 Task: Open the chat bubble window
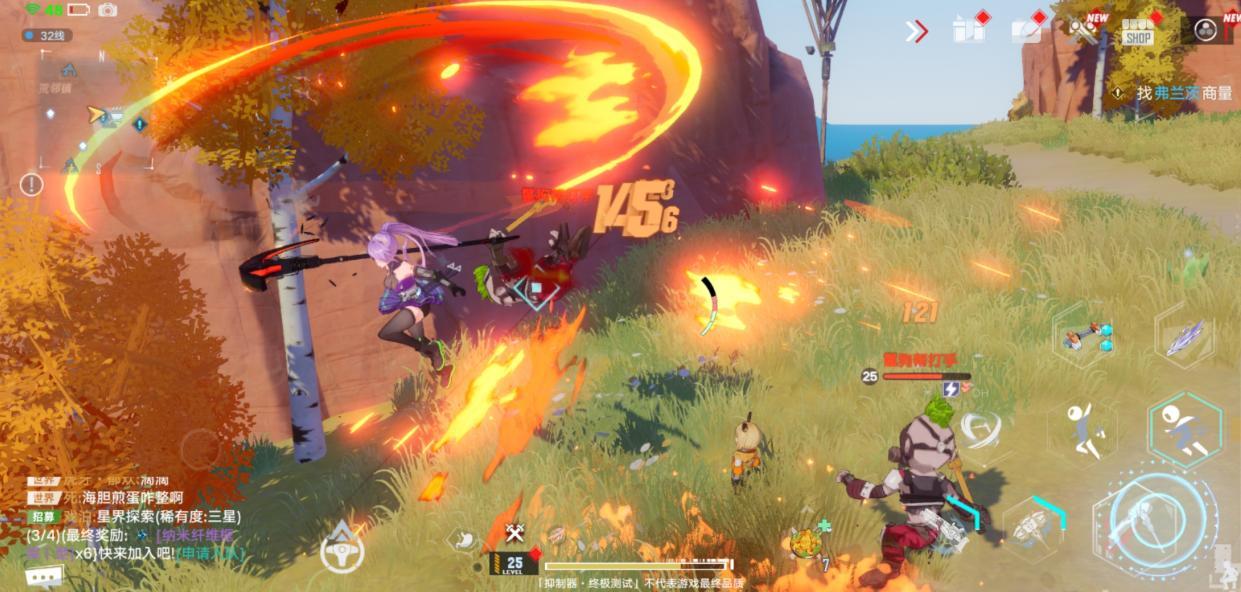coord(44,576)
